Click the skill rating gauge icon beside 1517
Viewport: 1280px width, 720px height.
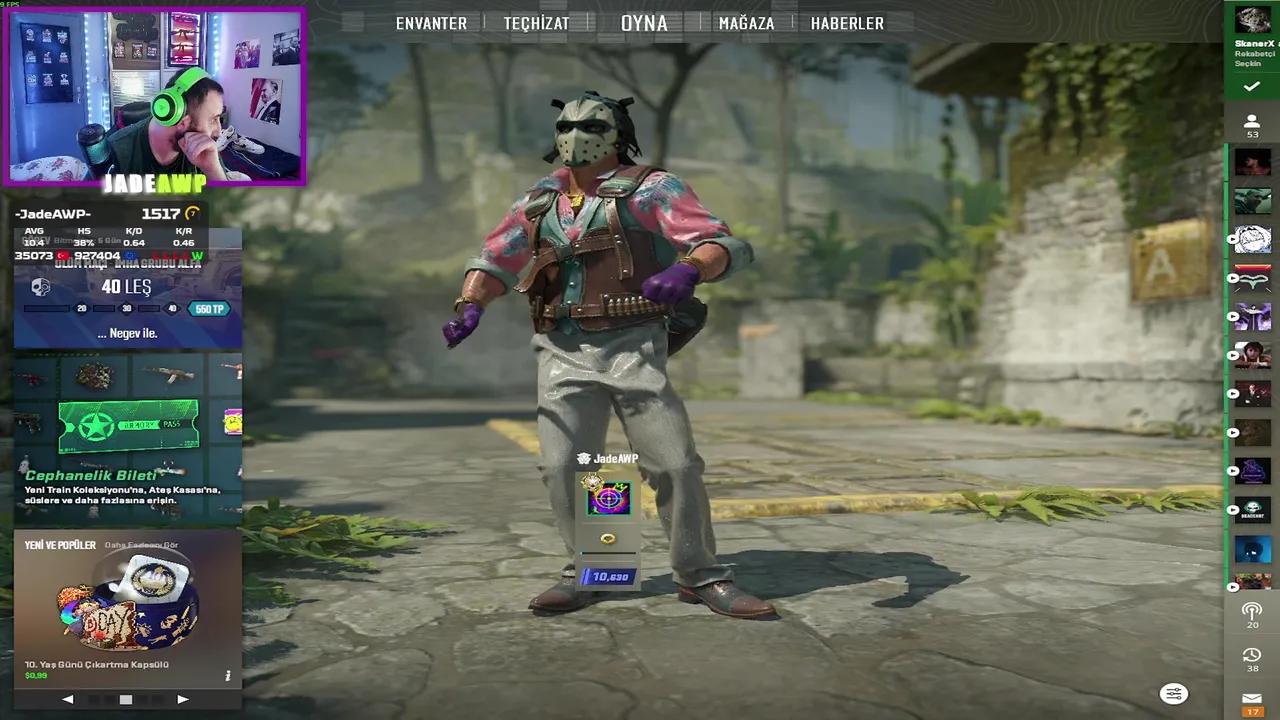click(192, 214)
